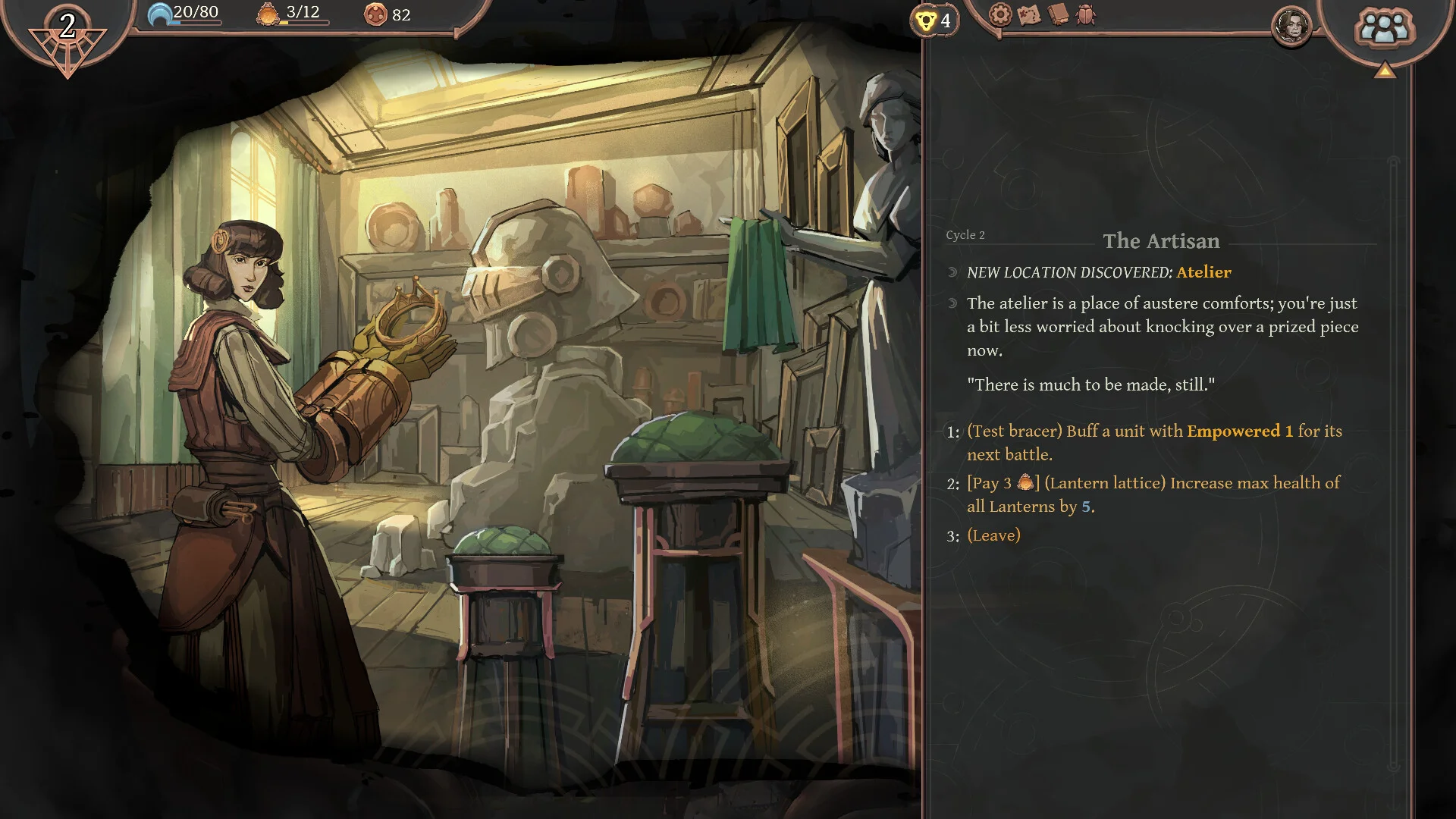Open the party roster button
This screenshot has width=1456, height=819.
click(x=1384, y=29)
